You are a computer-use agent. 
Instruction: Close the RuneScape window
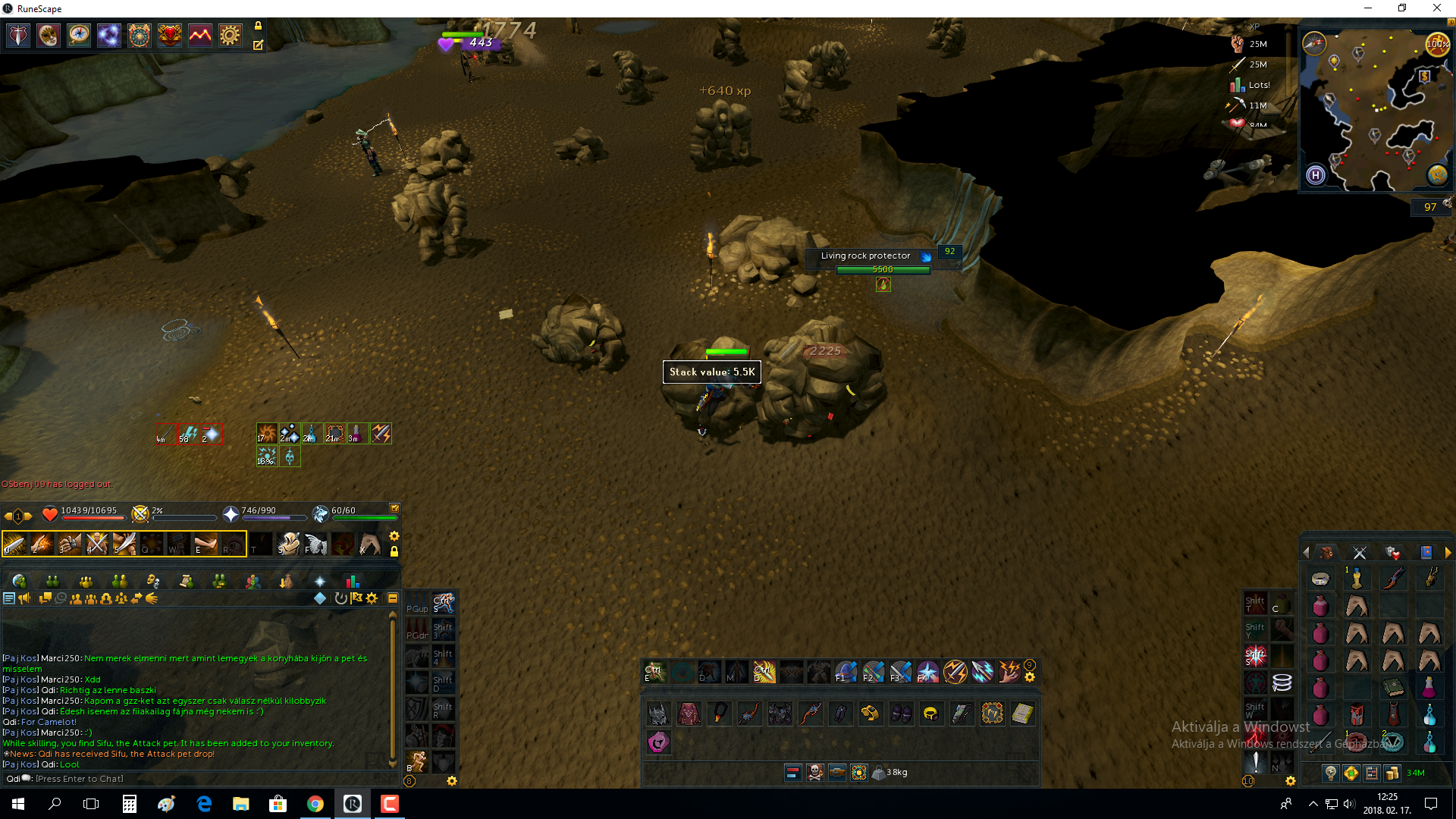(x=1436, y=8)
